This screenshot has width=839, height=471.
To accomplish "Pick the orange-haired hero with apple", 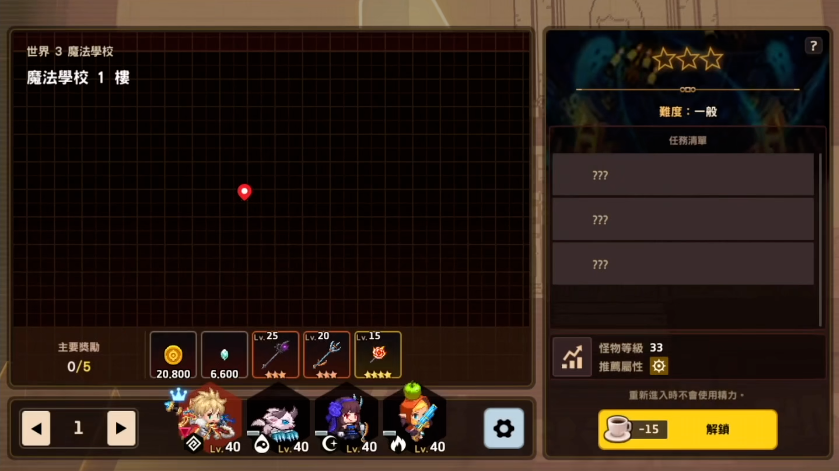I will pos(413,420).
